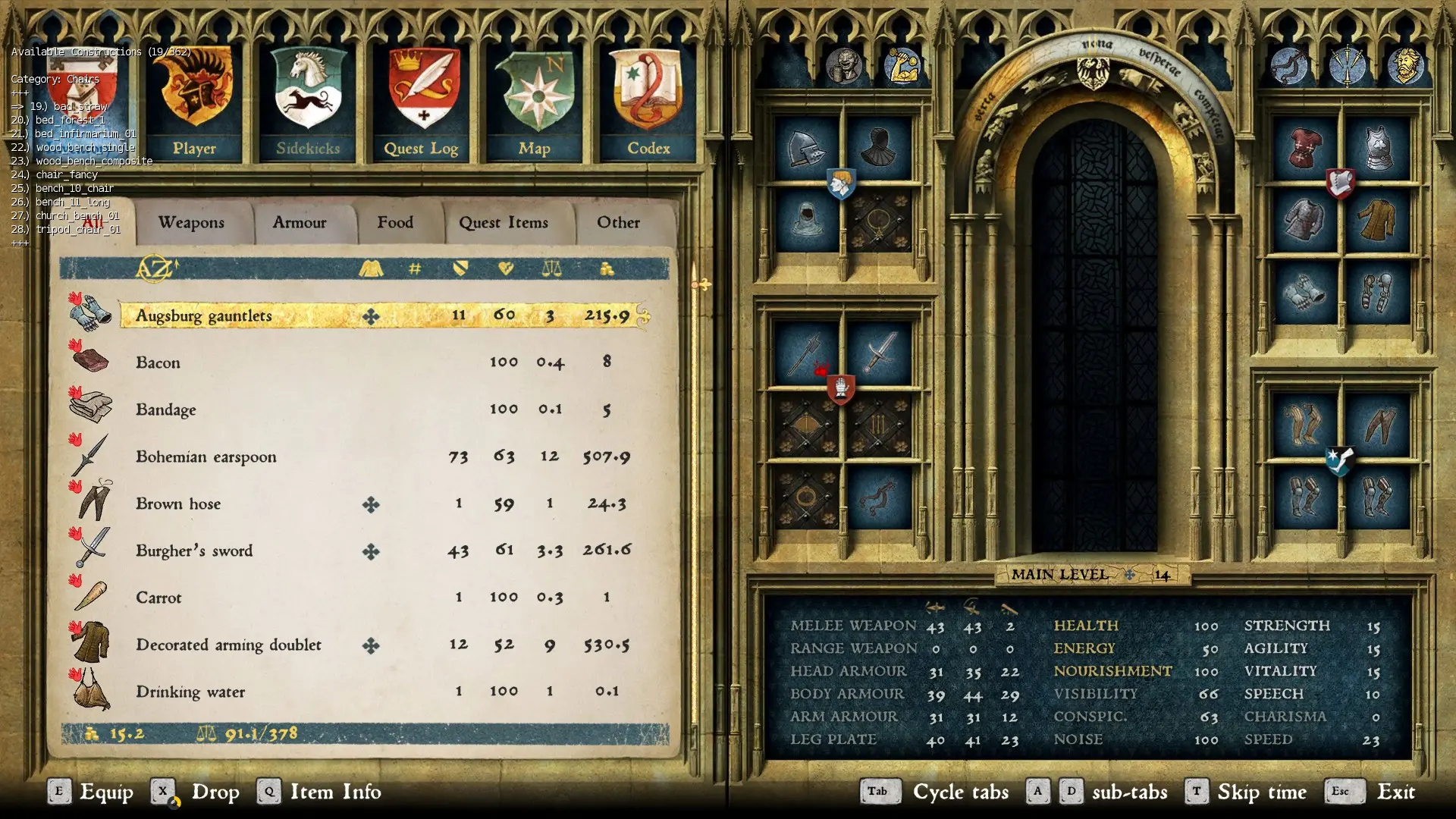Switch to the Armour tab
Screen dimensions: 1456x819
(299, 222)
